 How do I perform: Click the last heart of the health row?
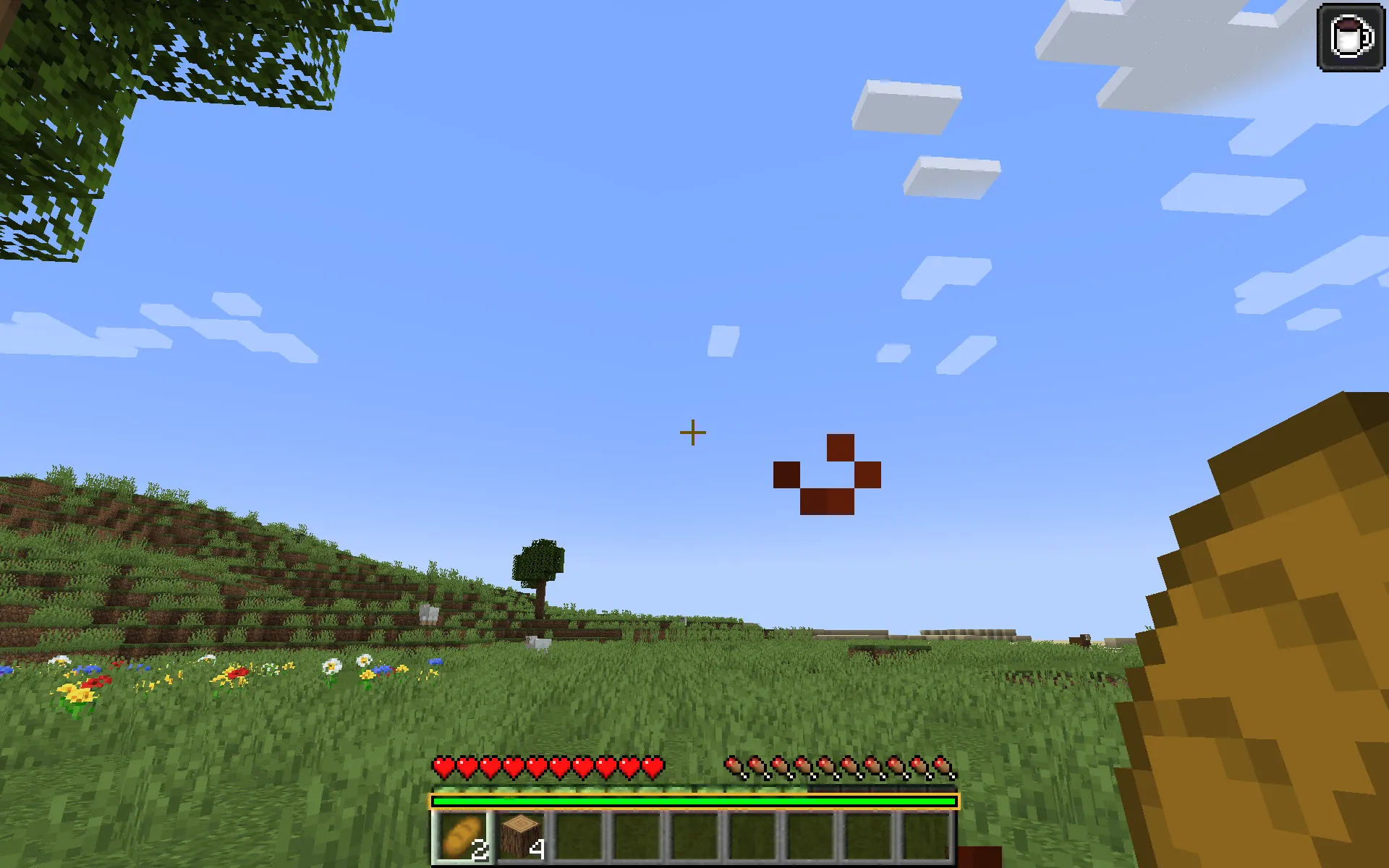[x=653, y=767]
